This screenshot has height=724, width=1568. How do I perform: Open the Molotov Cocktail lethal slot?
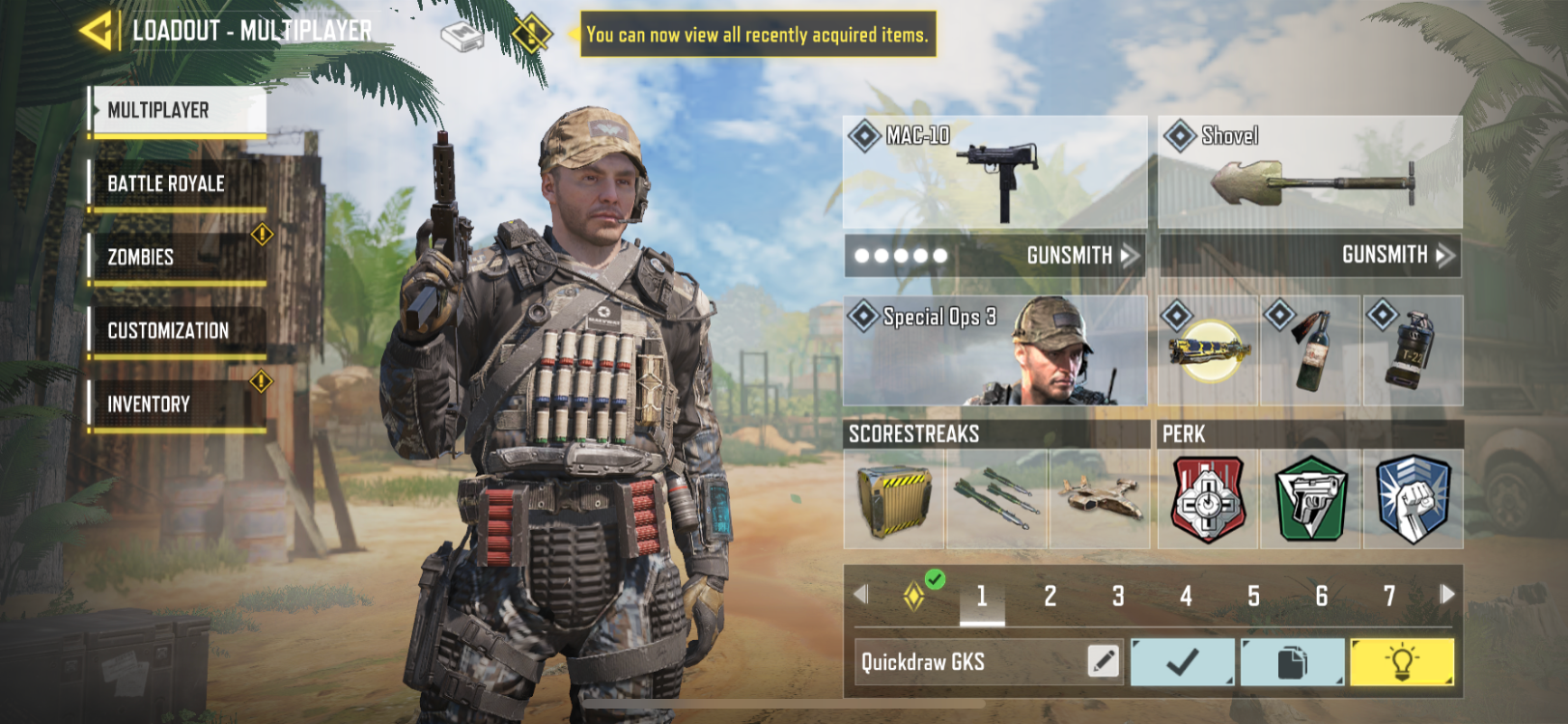pyautogui.click(x=1310, y=352)
